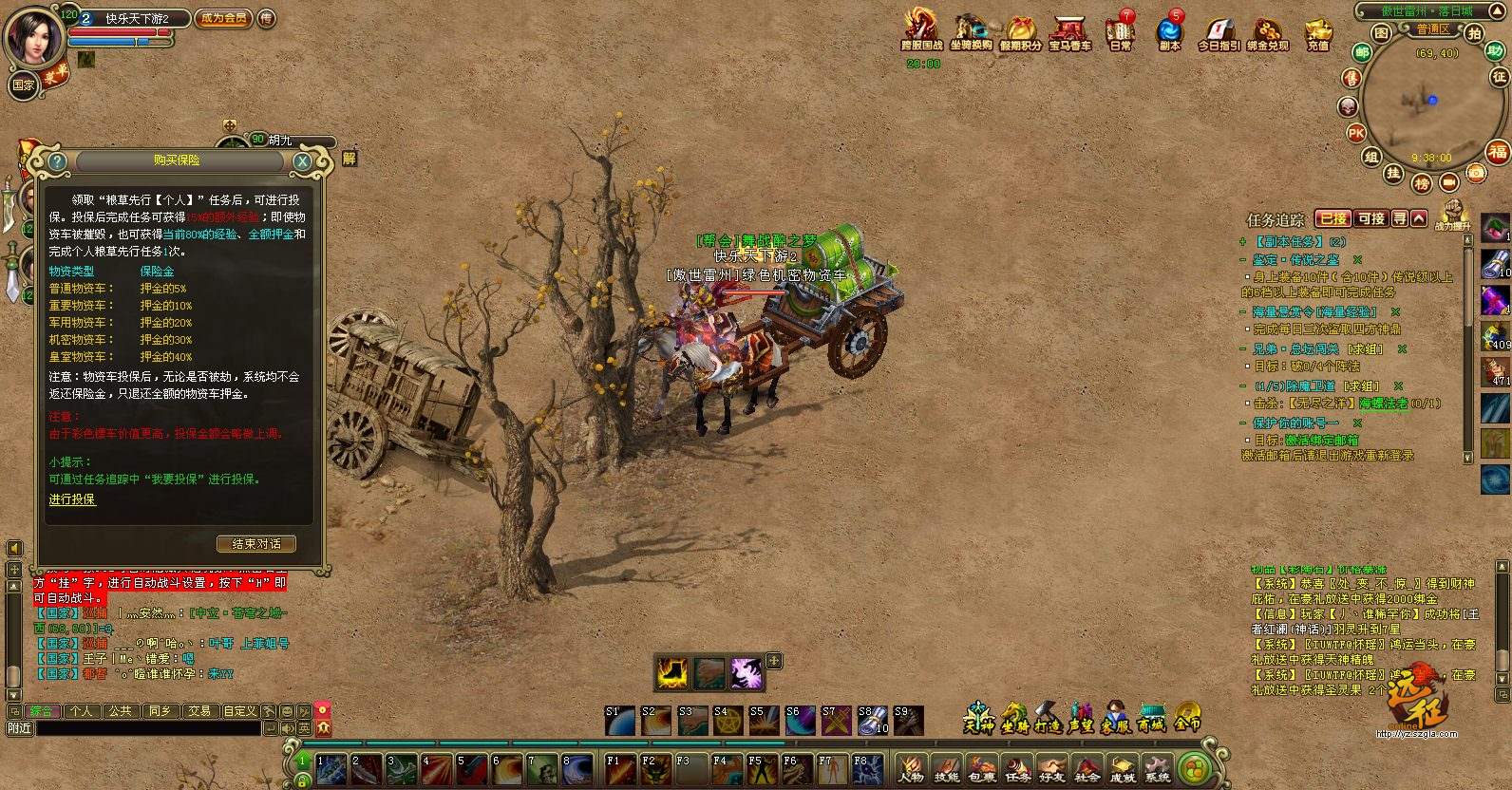1512x790 pixels.
Task: Click the 福 welfare button by minimap
Action: [1498, 152]
